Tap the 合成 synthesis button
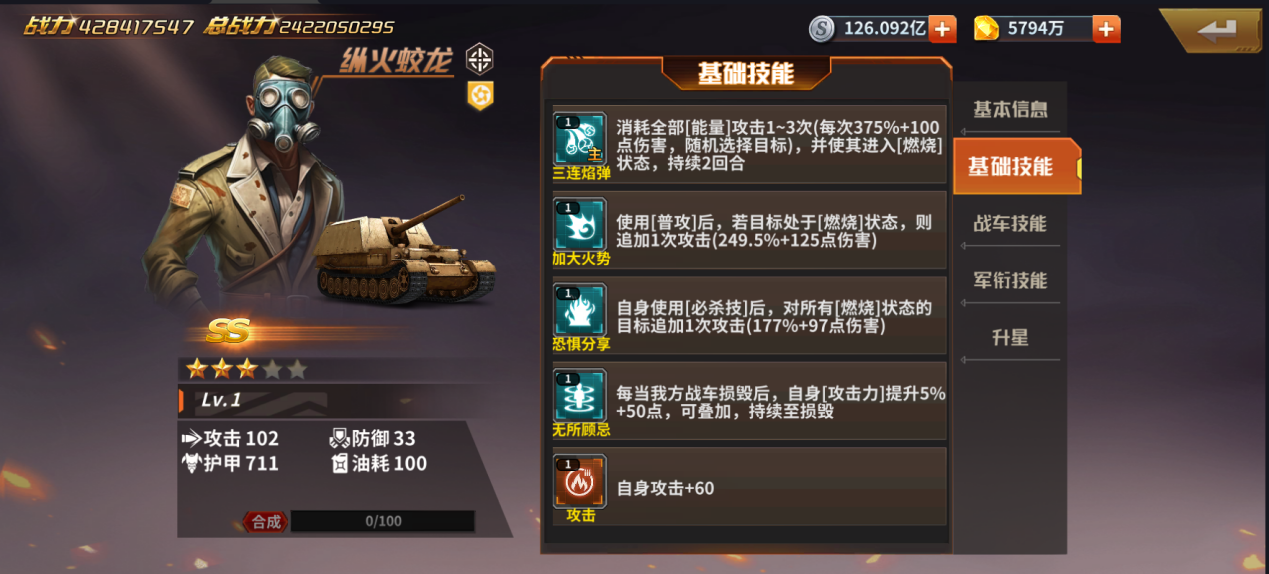 click(265, 521)
